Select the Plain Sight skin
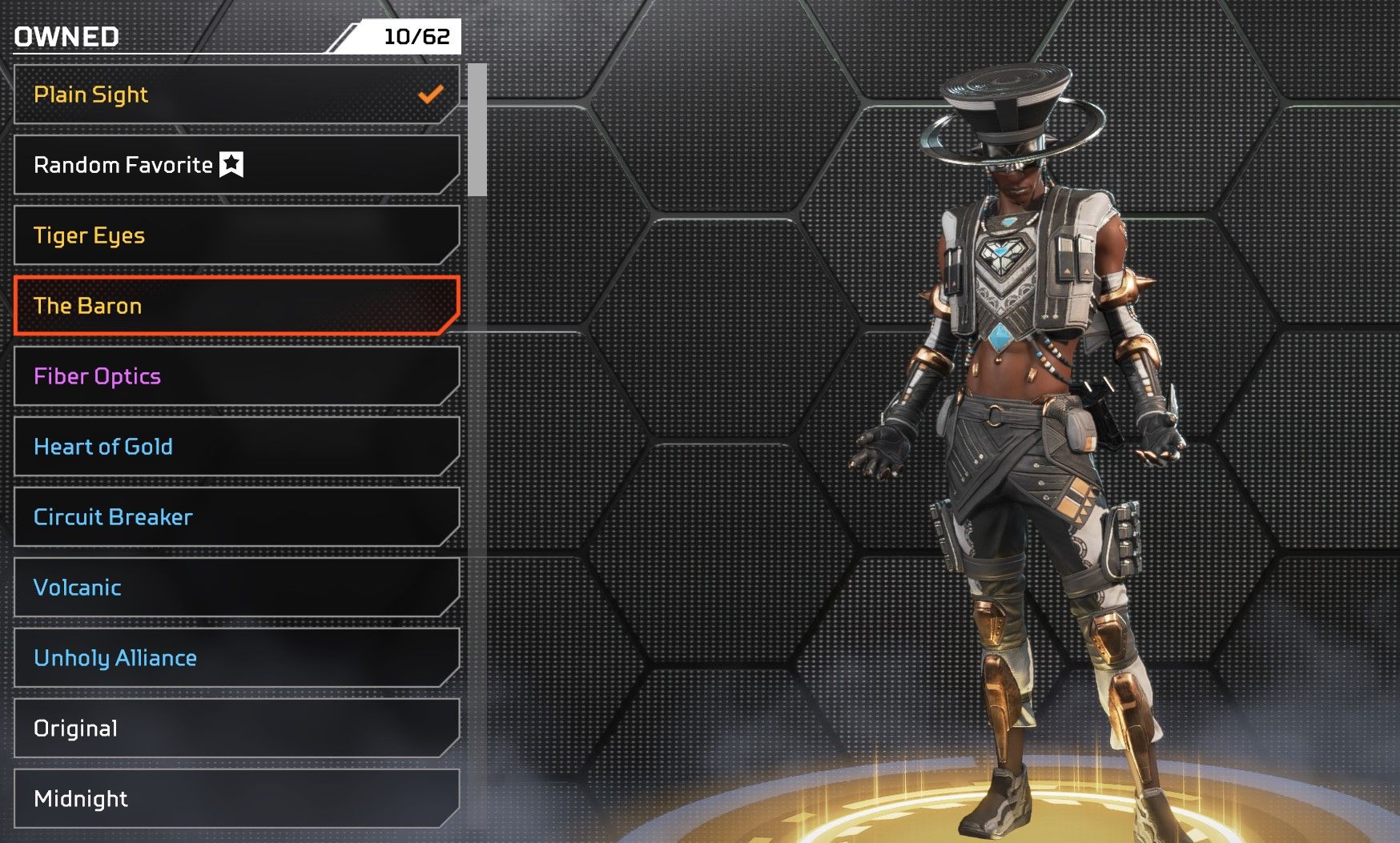 pos(236,94)
